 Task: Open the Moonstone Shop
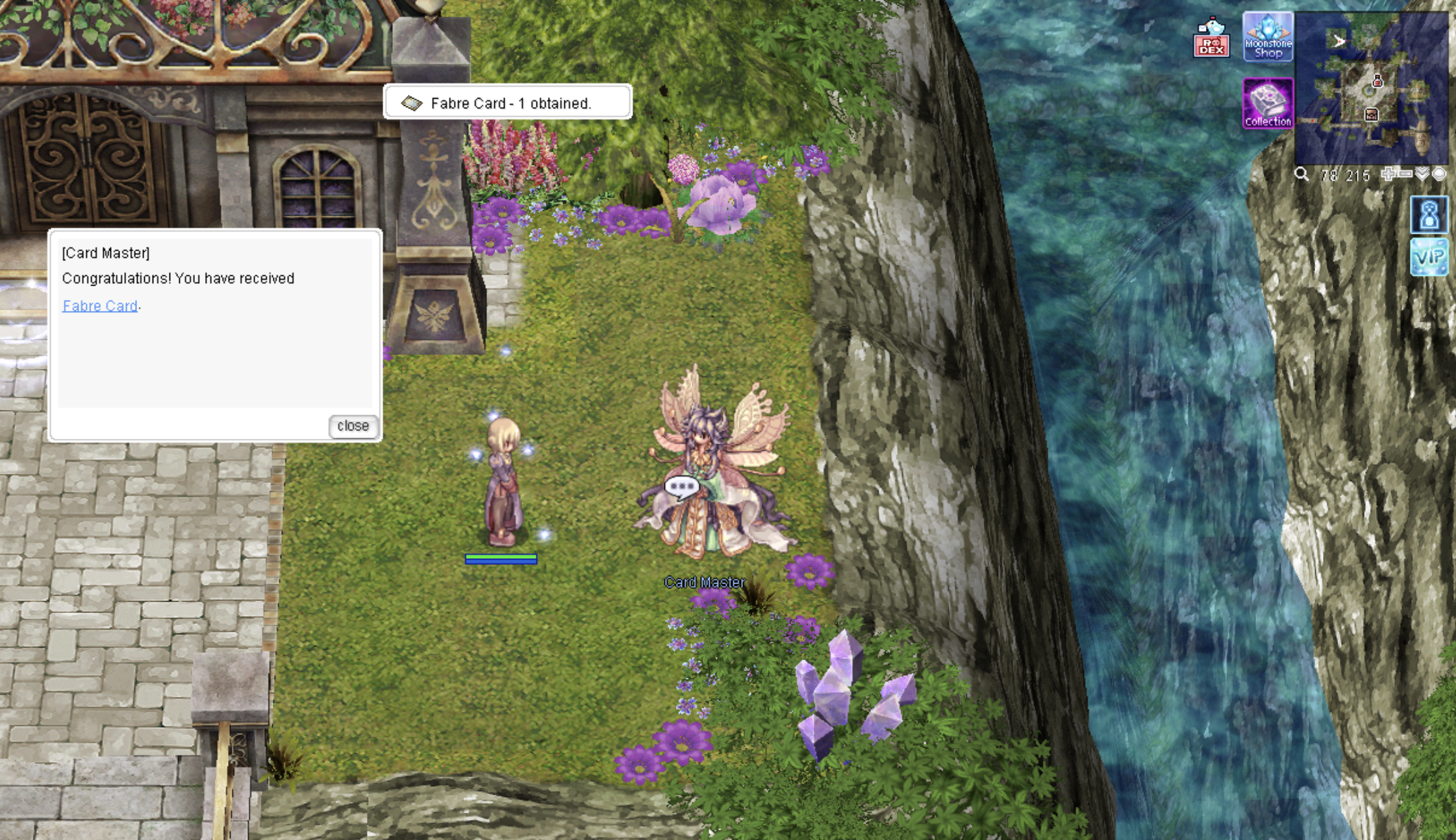point(1268,38)
